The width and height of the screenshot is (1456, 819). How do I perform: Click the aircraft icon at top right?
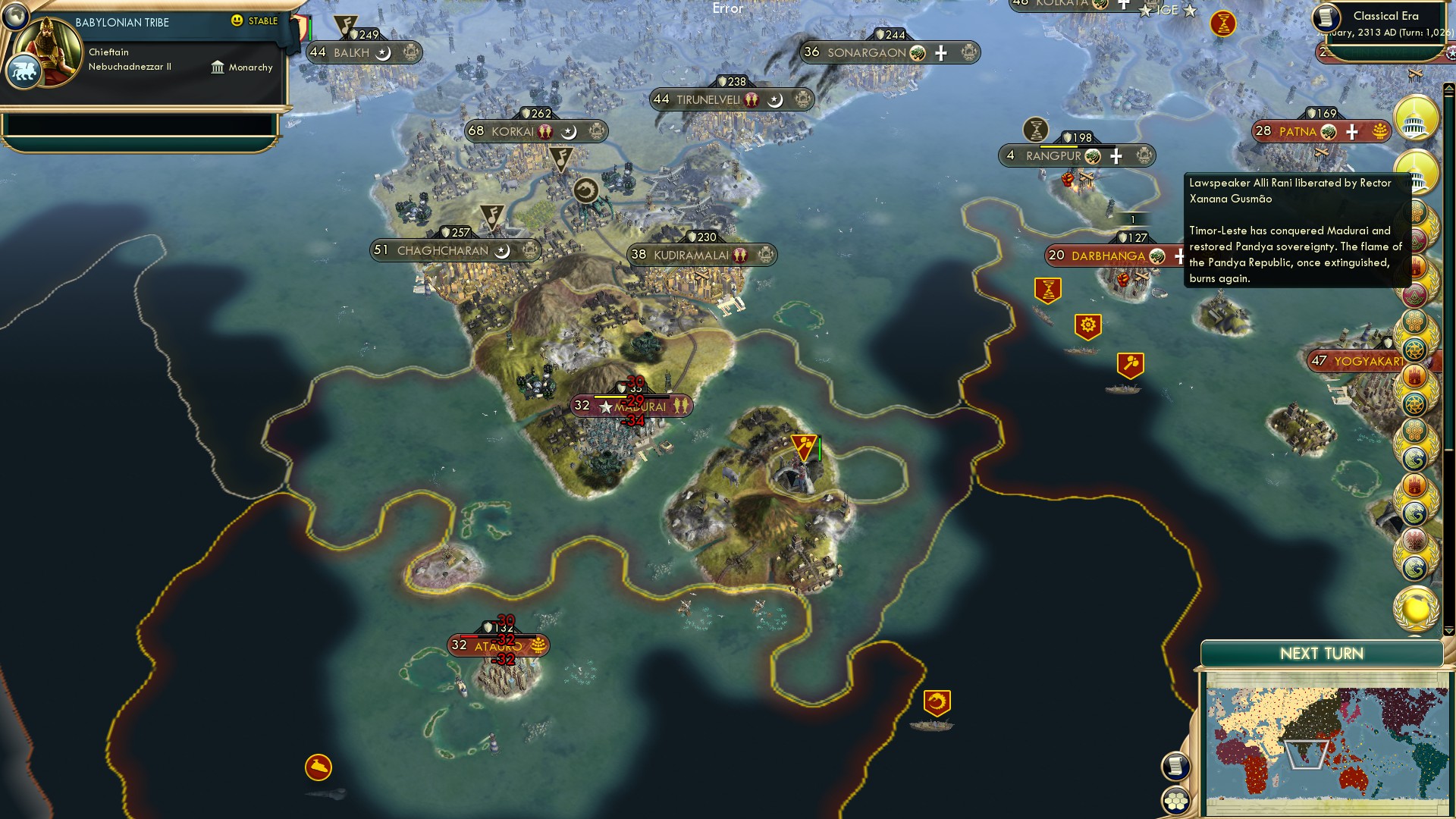click(x=1415, y=74)
